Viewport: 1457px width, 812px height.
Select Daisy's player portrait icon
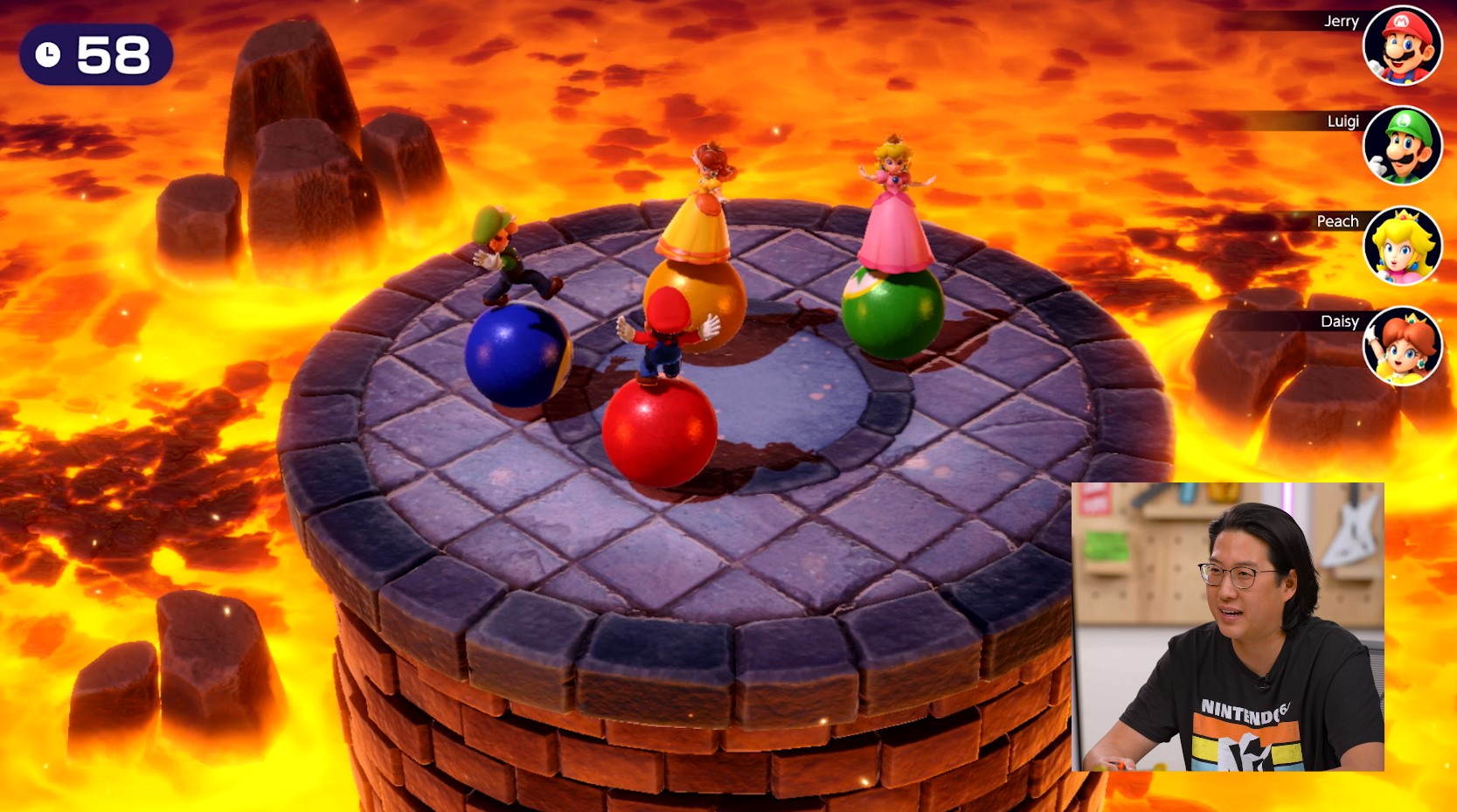[x=1402, y=347]
